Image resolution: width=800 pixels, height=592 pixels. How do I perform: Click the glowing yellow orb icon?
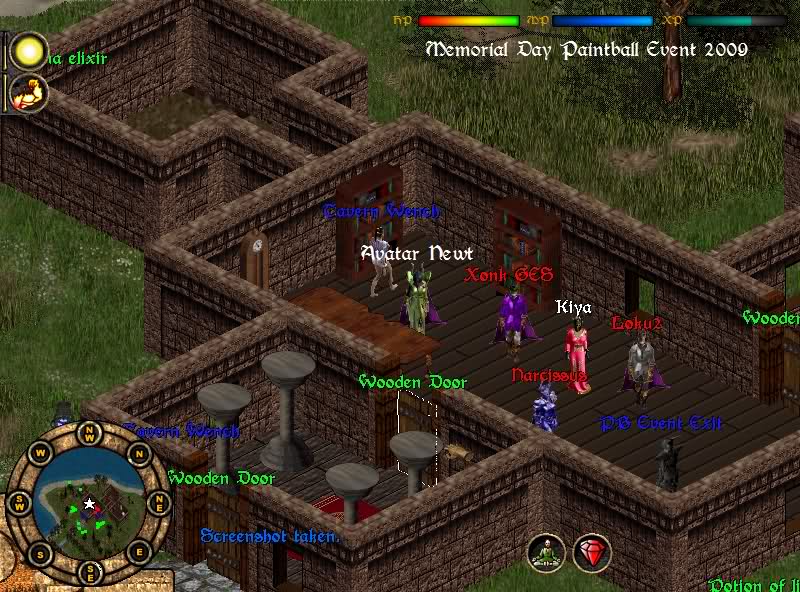(28, 50)
